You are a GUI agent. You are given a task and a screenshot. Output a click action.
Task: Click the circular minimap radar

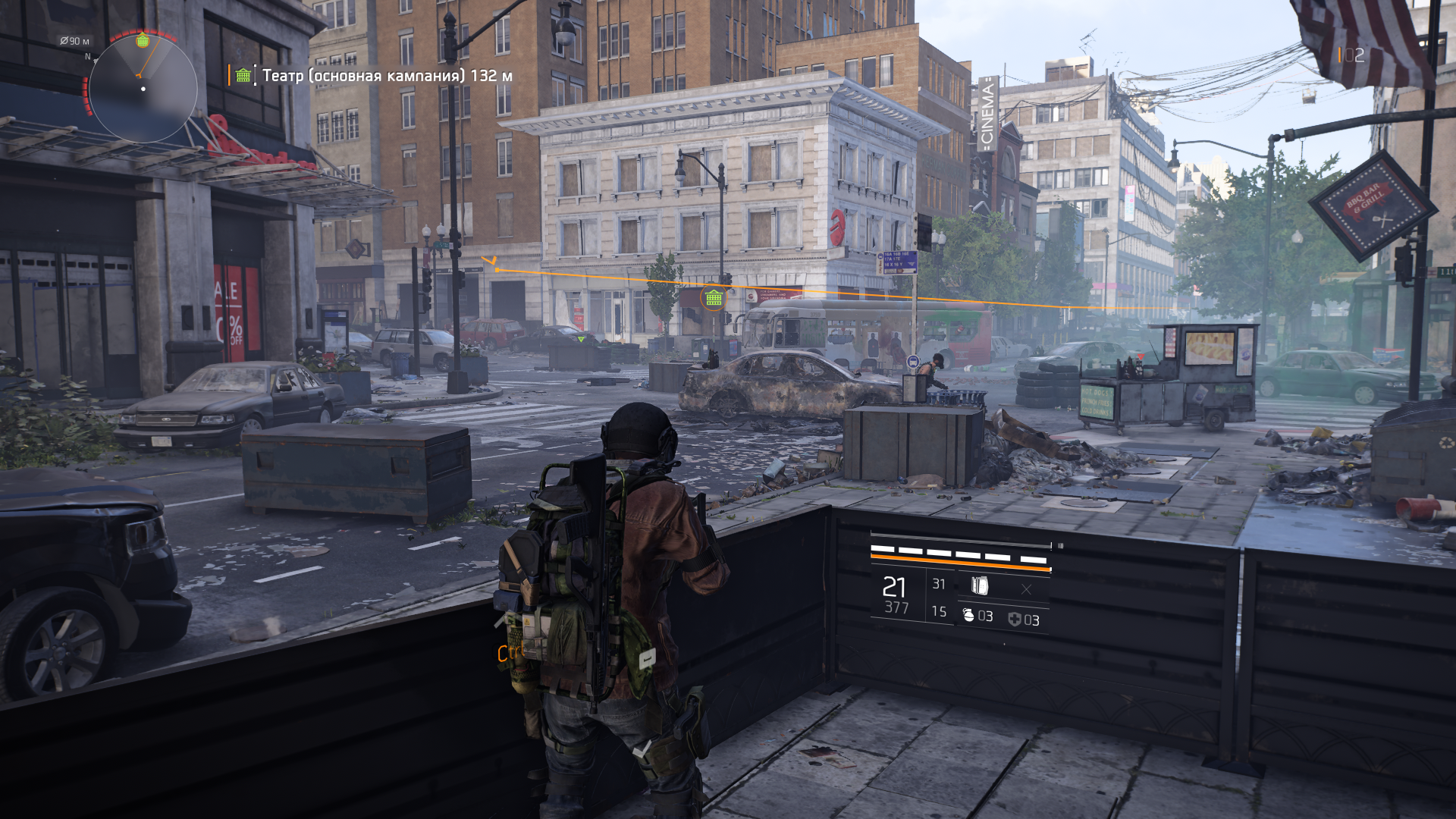tap(143, 89)
